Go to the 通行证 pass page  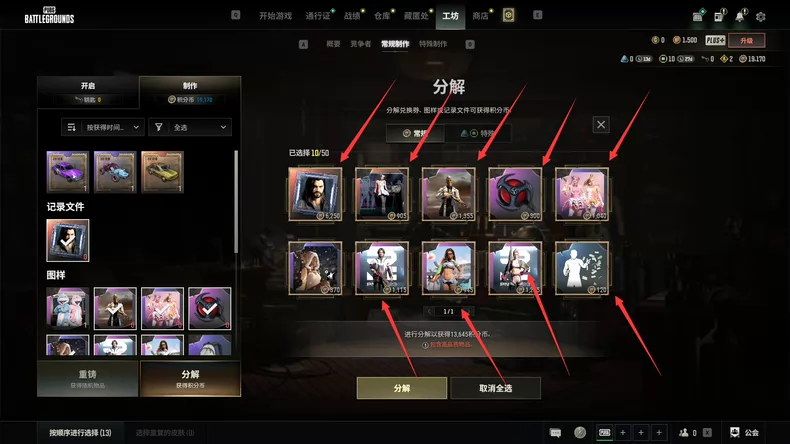[x=317, y=16]
